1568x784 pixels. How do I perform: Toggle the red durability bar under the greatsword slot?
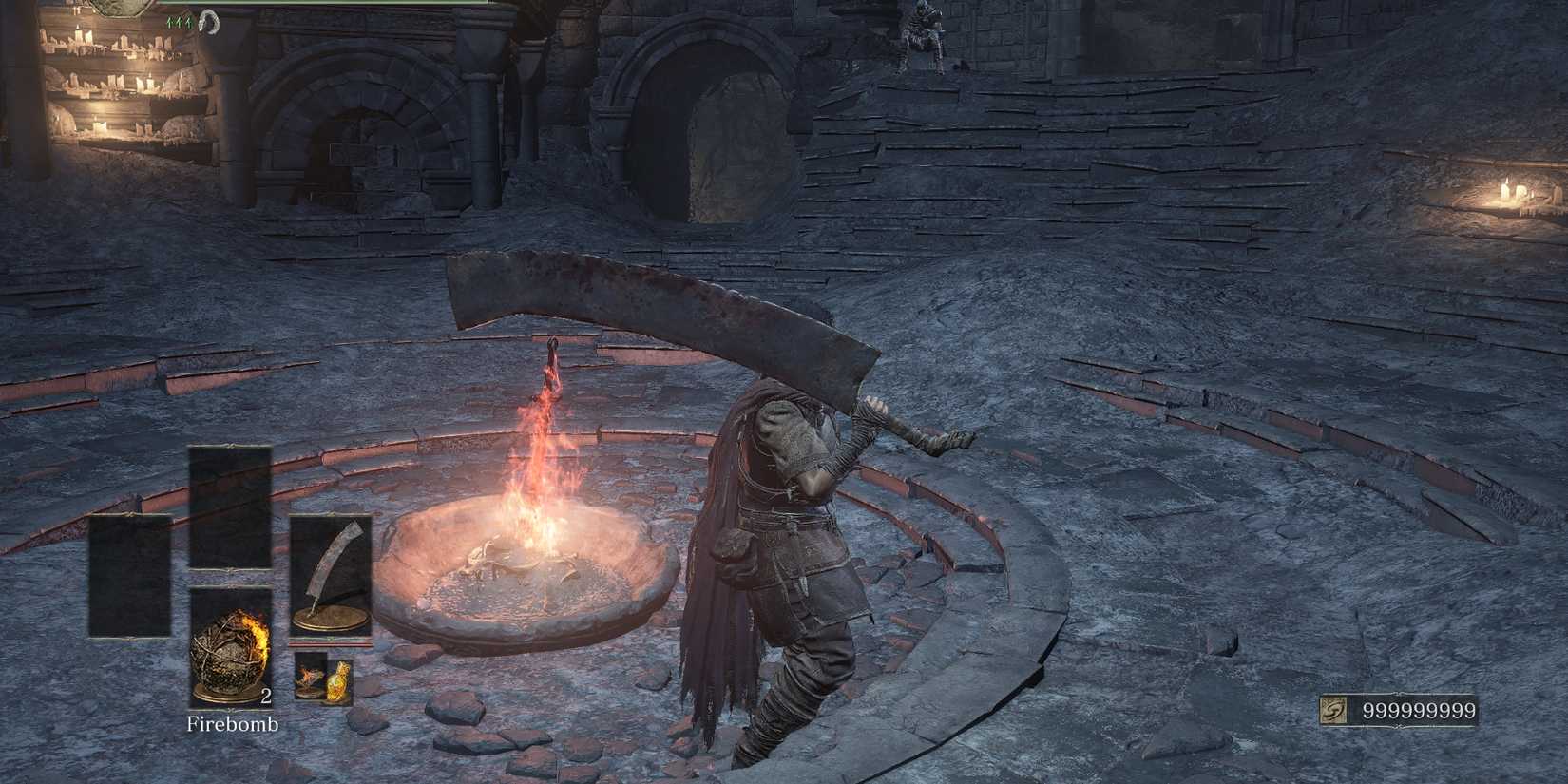(x=331, y=644)
